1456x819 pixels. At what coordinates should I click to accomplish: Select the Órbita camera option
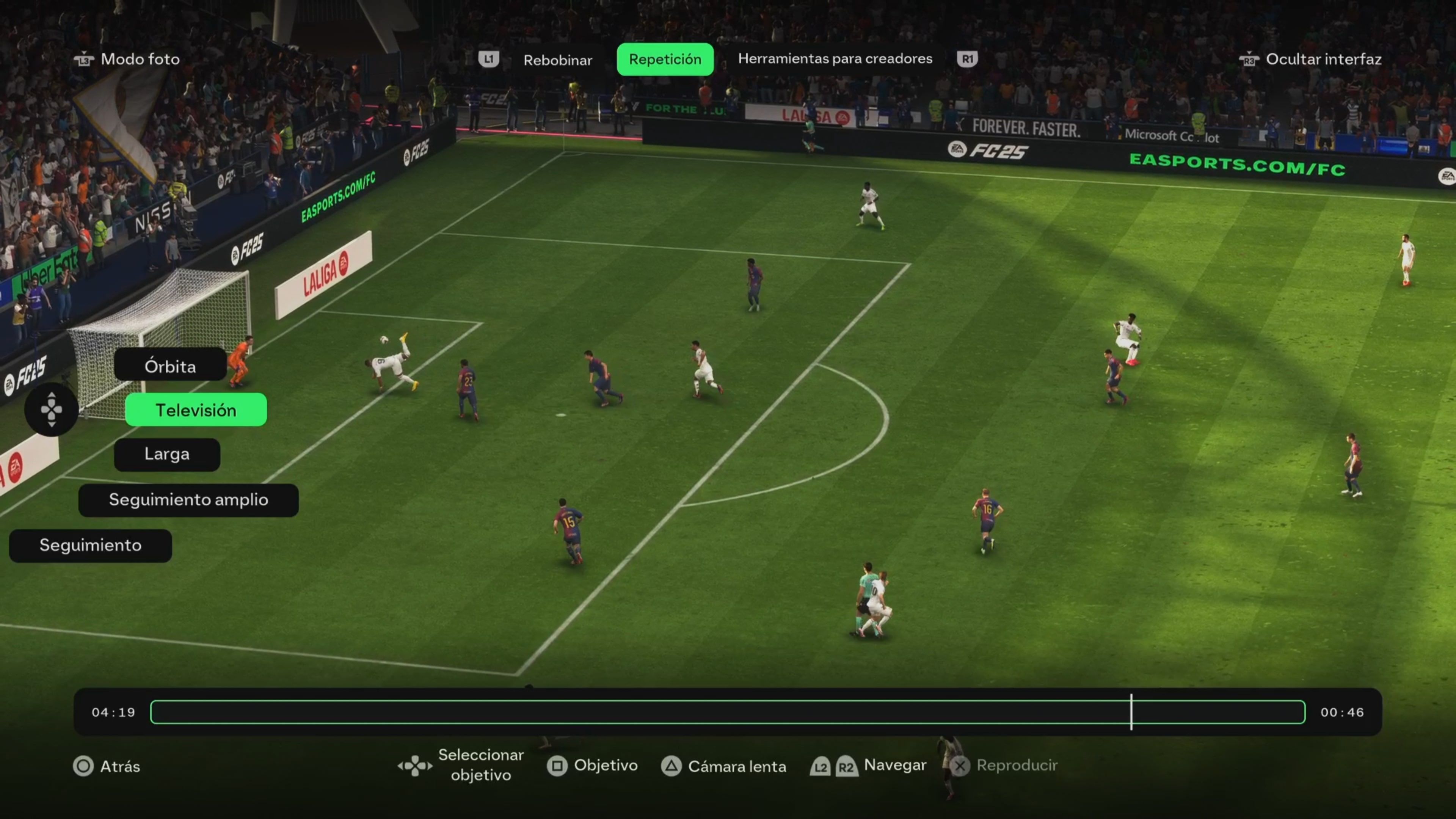pyautogui.click(x=170, y=366)
